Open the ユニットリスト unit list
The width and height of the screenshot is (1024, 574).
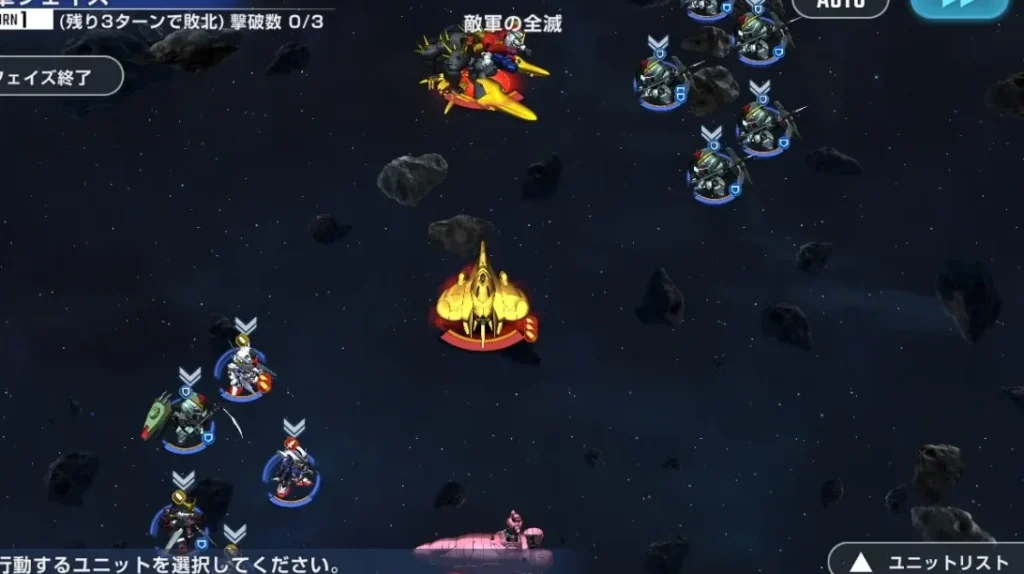pos(923,560)
